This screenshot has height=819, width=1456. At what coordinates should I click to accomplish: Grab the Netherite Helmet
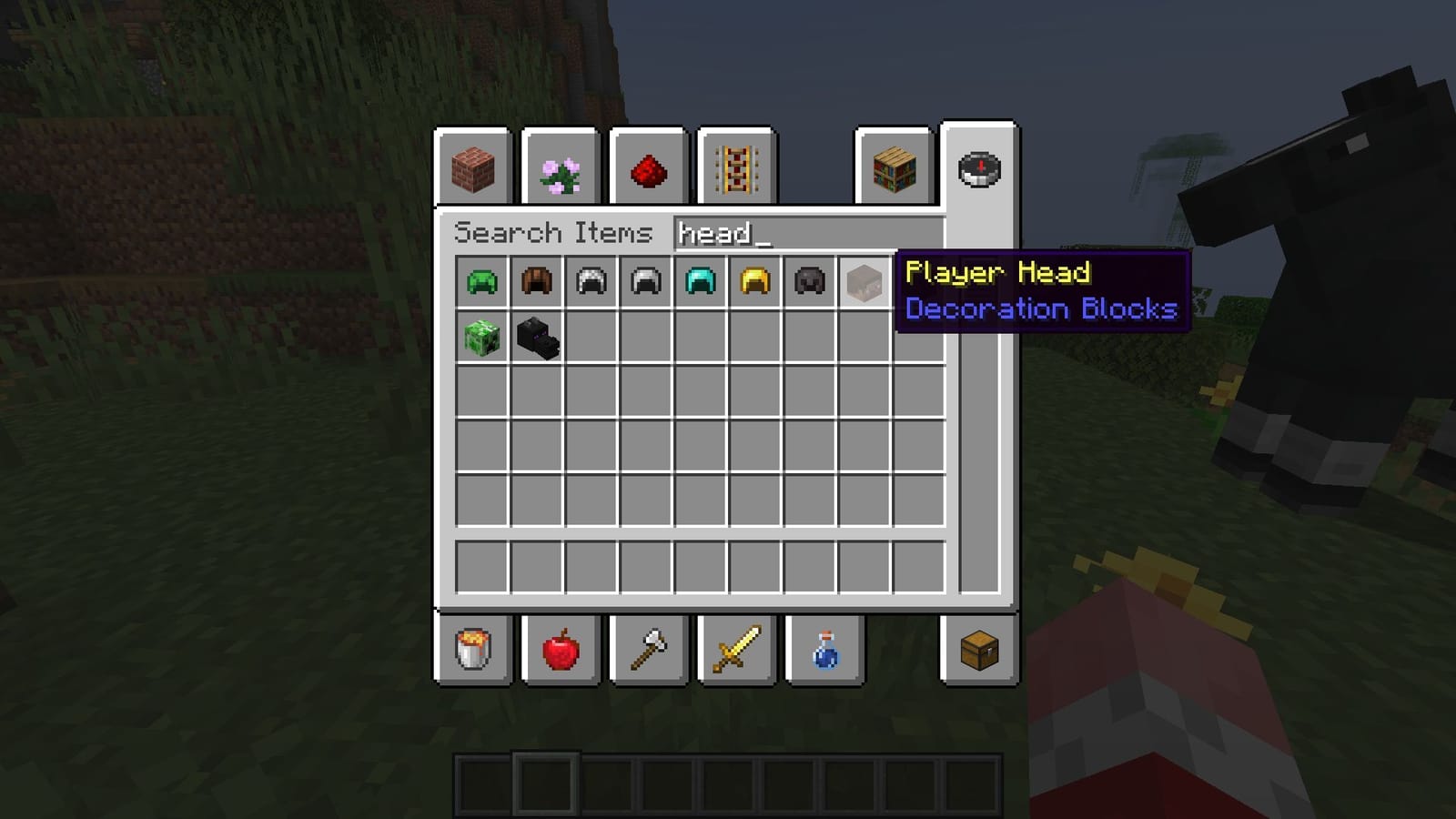click(x=809, y=282)
